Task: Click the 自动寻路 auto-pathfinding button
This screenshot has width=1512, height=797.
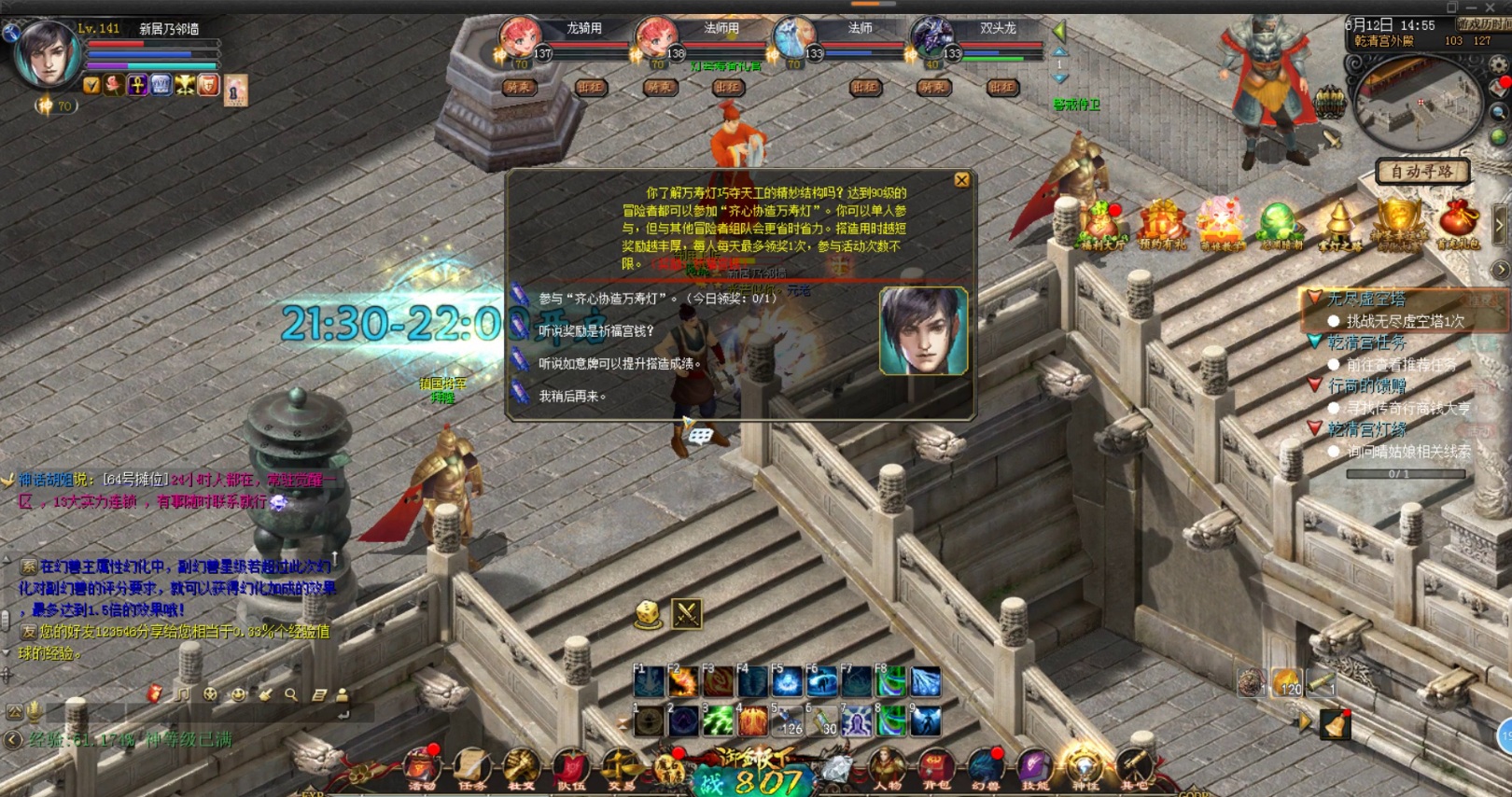Action: pyautogui.click(x=1421, y=172)
